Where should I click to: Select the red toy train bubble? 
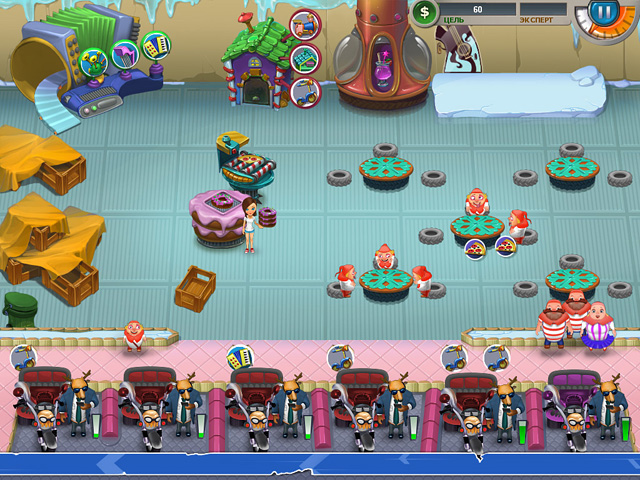tap(304, 24)
